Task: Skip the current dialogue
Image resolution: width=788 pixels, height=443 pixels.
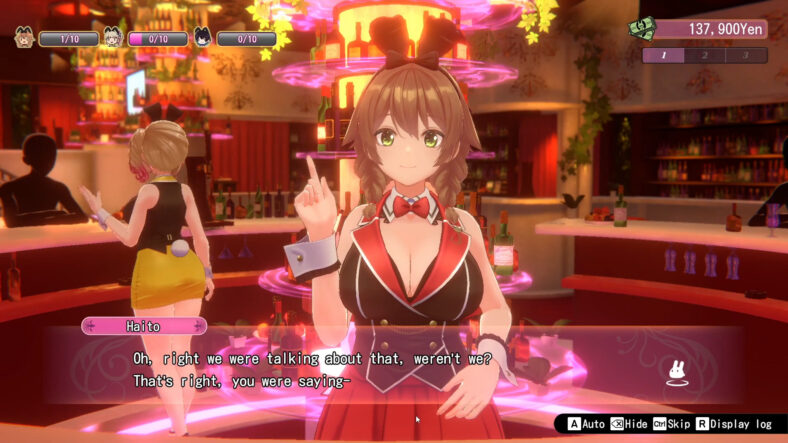Action: [x=673, y=424]
